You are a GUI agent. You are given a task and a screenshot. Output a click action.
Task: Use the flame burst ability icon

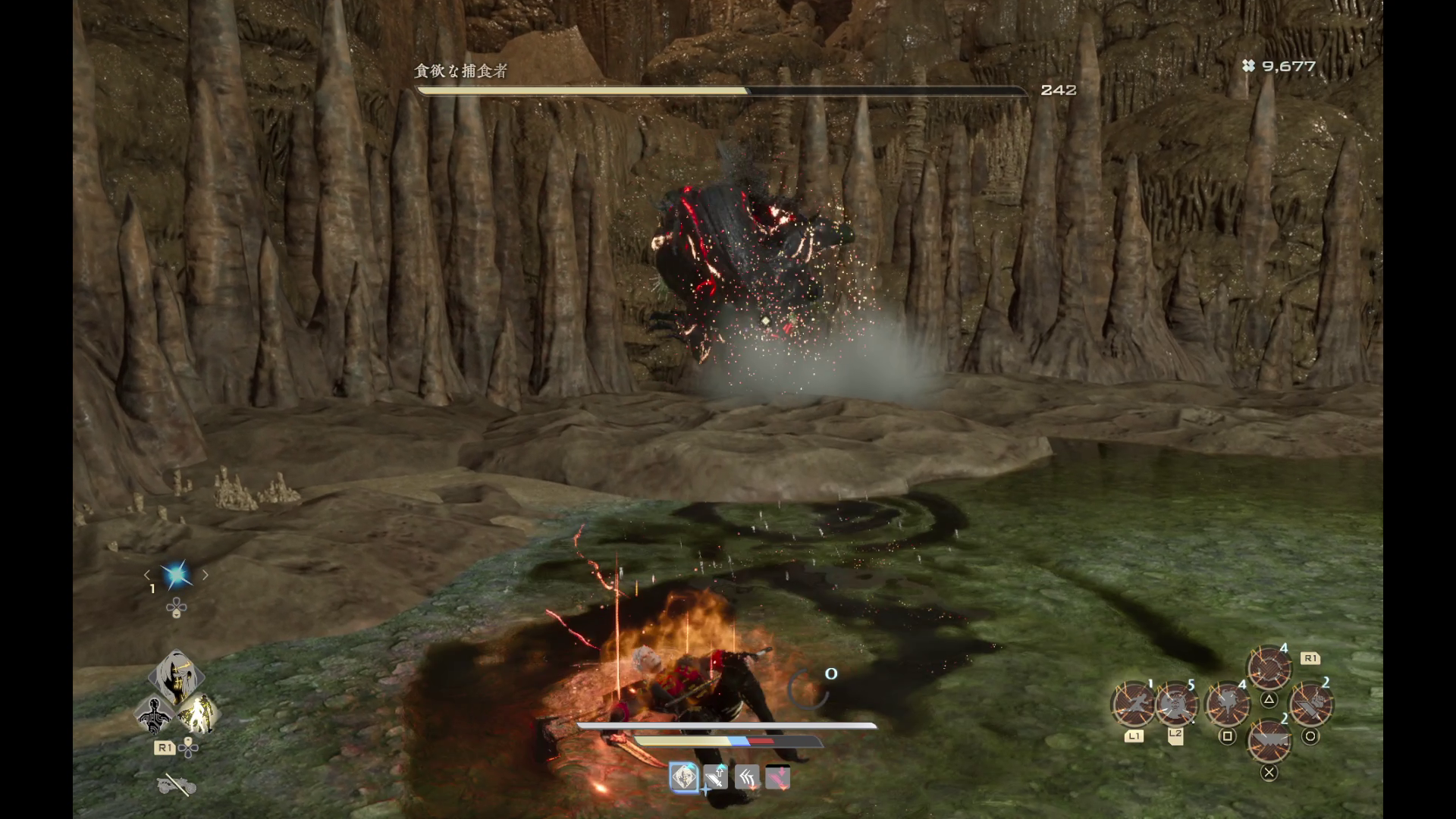(x=1227, y=704)
